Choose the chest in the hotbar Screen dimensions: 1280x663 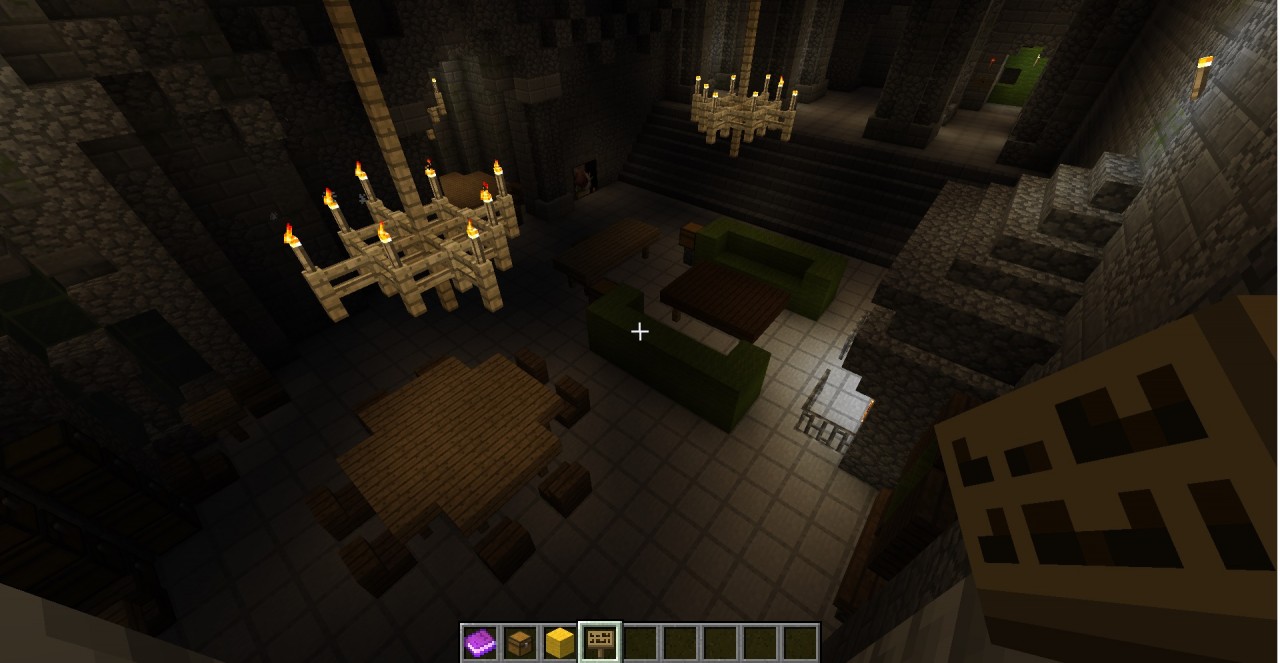pos(520,643)
